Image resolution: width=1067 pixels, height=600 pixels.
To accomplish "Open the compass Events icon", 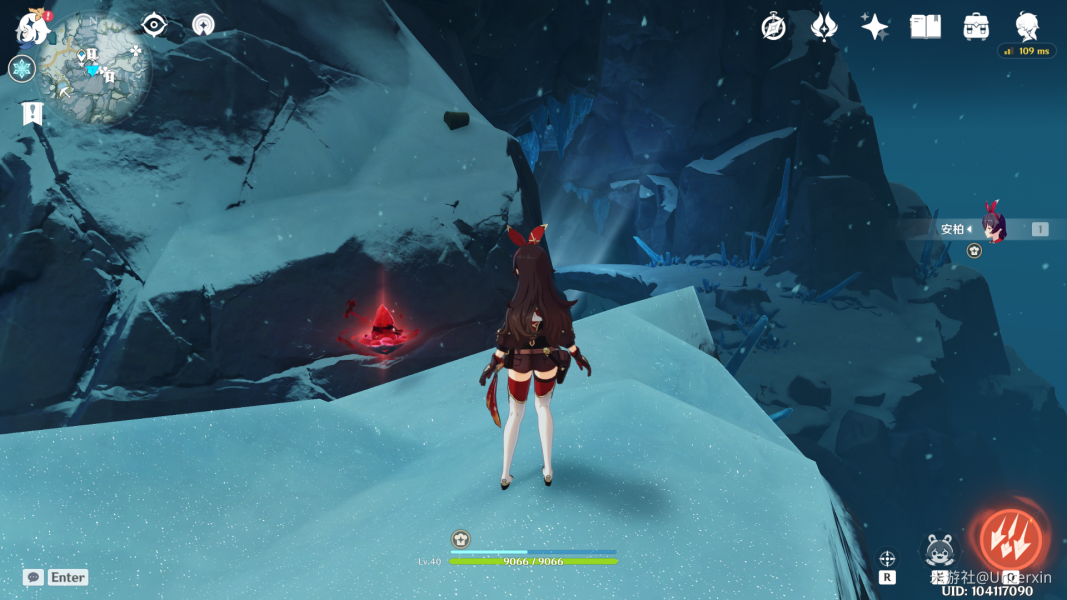I will point(773,27).
